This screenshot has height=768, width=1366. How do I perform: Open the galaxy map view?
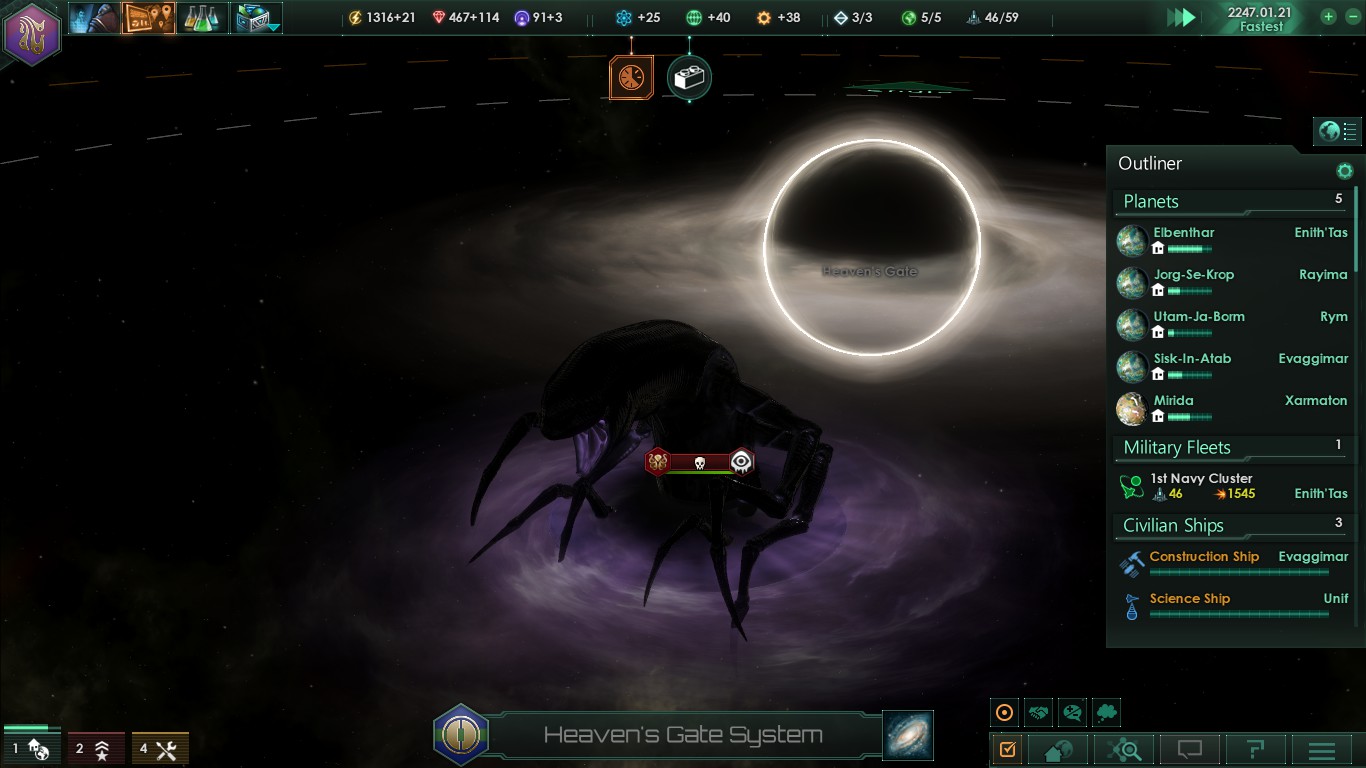908,735
